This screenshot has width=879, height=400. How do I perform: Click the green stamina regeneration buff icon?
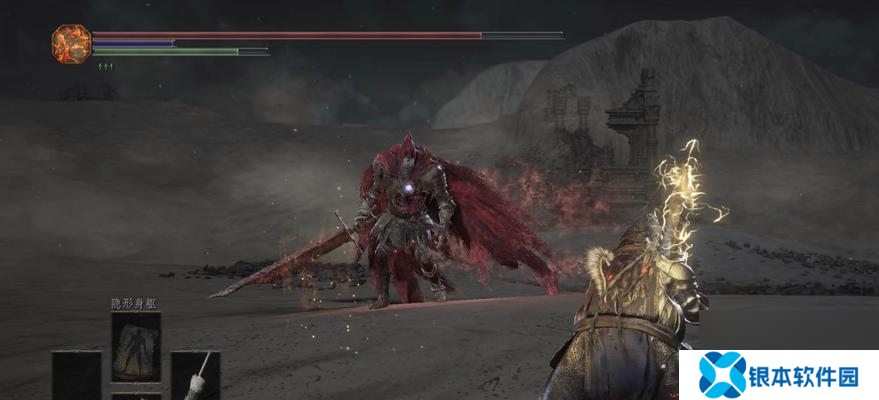pyautogui.click(x=104, y=66)
